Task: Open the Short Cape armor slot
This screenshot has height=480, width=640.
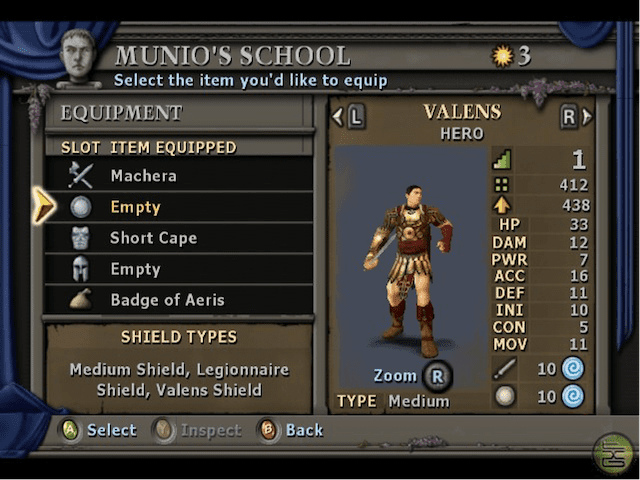Action: (x=180, y=238)
